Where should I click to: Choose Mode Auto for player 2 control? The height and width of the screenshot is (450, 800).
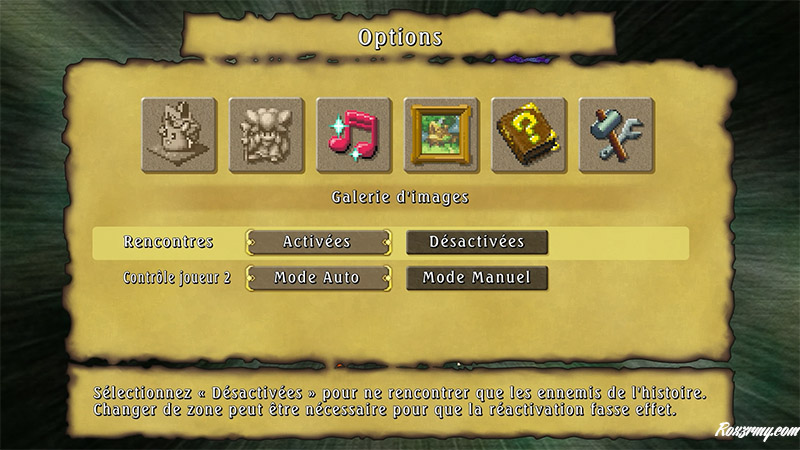(317, 277)
